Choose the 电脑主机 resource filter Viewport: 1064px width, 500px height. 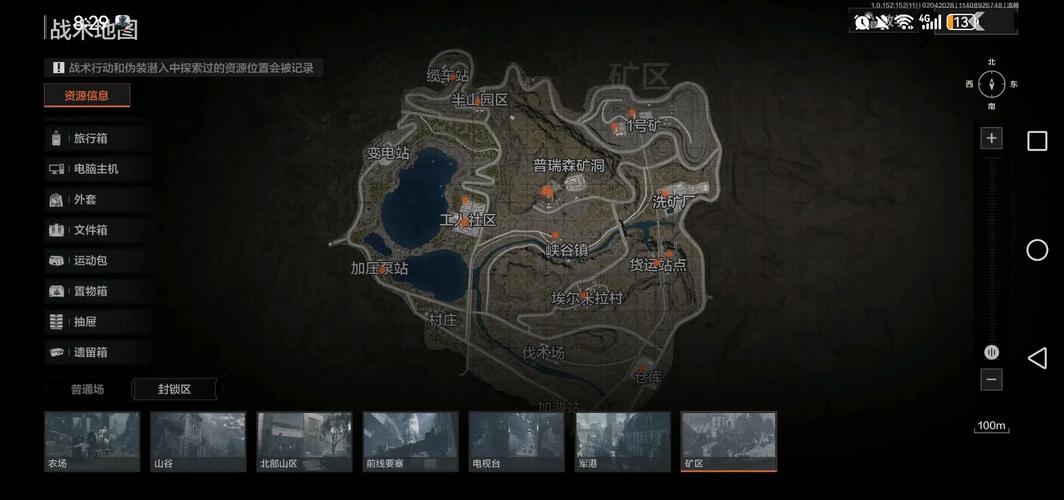[x=95, y=169]
